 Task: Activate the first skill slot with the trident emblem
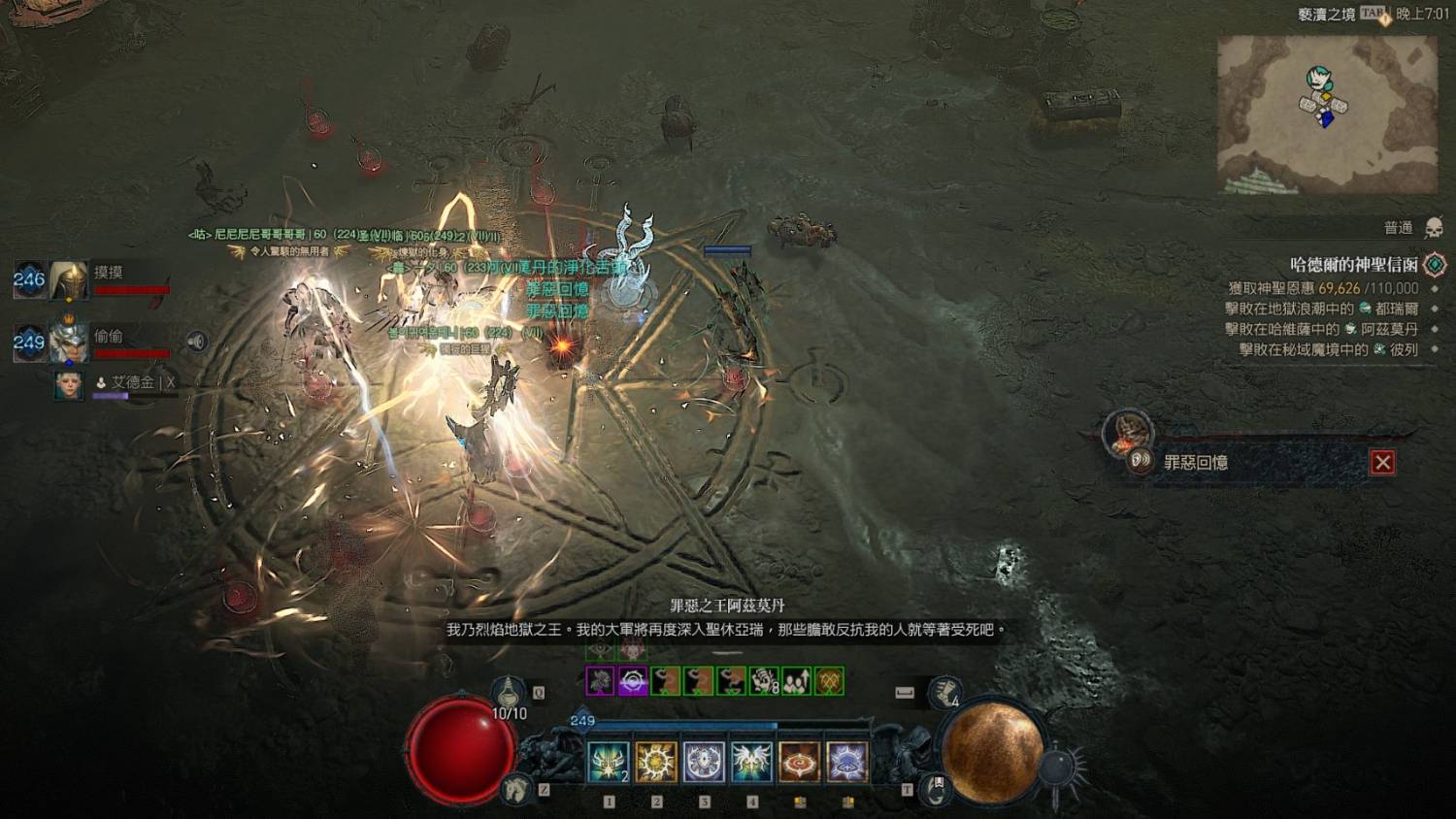coord(609,762)
